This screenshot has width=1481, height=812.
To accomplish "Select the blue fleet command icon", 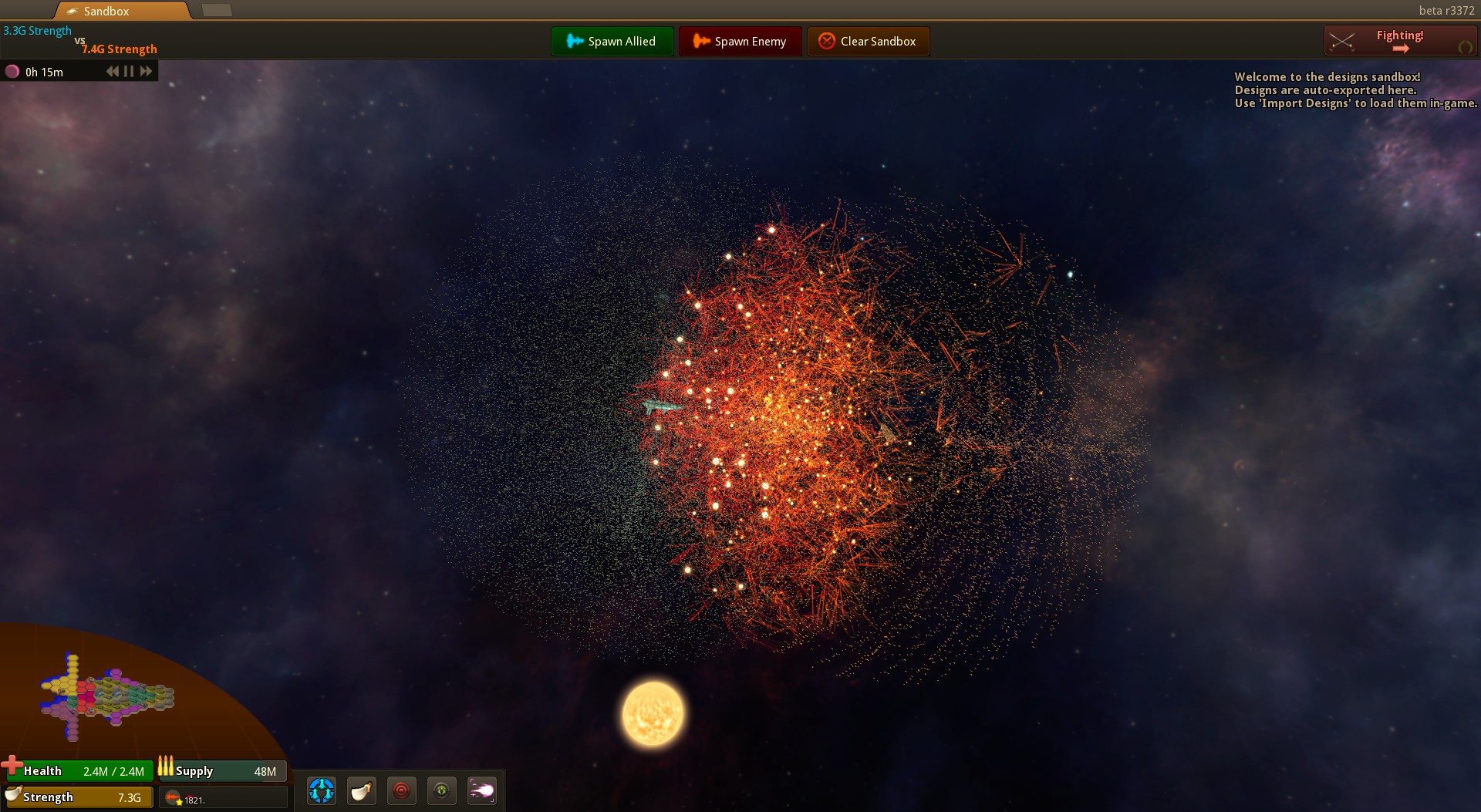I will coord(321,790).
